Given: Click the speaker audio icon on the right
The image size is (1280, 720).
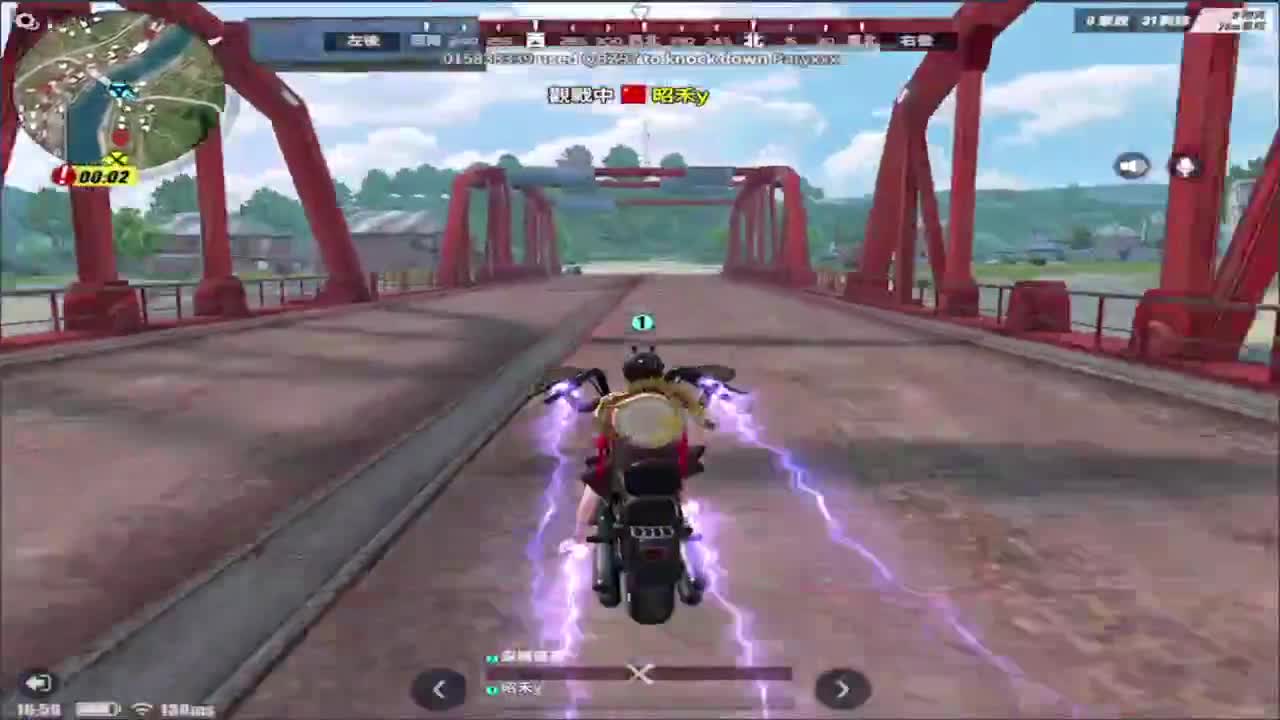Looking at the screenshot, I should tap(1133, 166).
